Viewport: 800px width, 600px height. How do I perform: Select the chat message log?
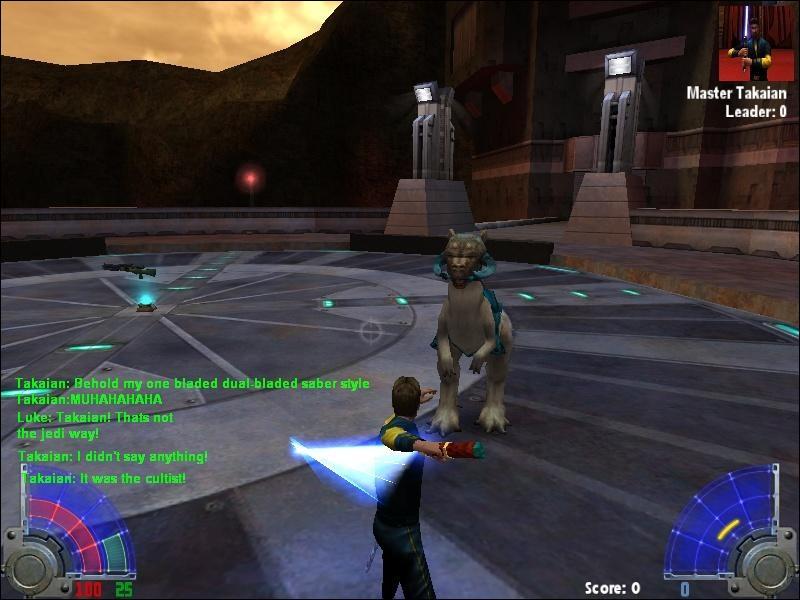190,431
